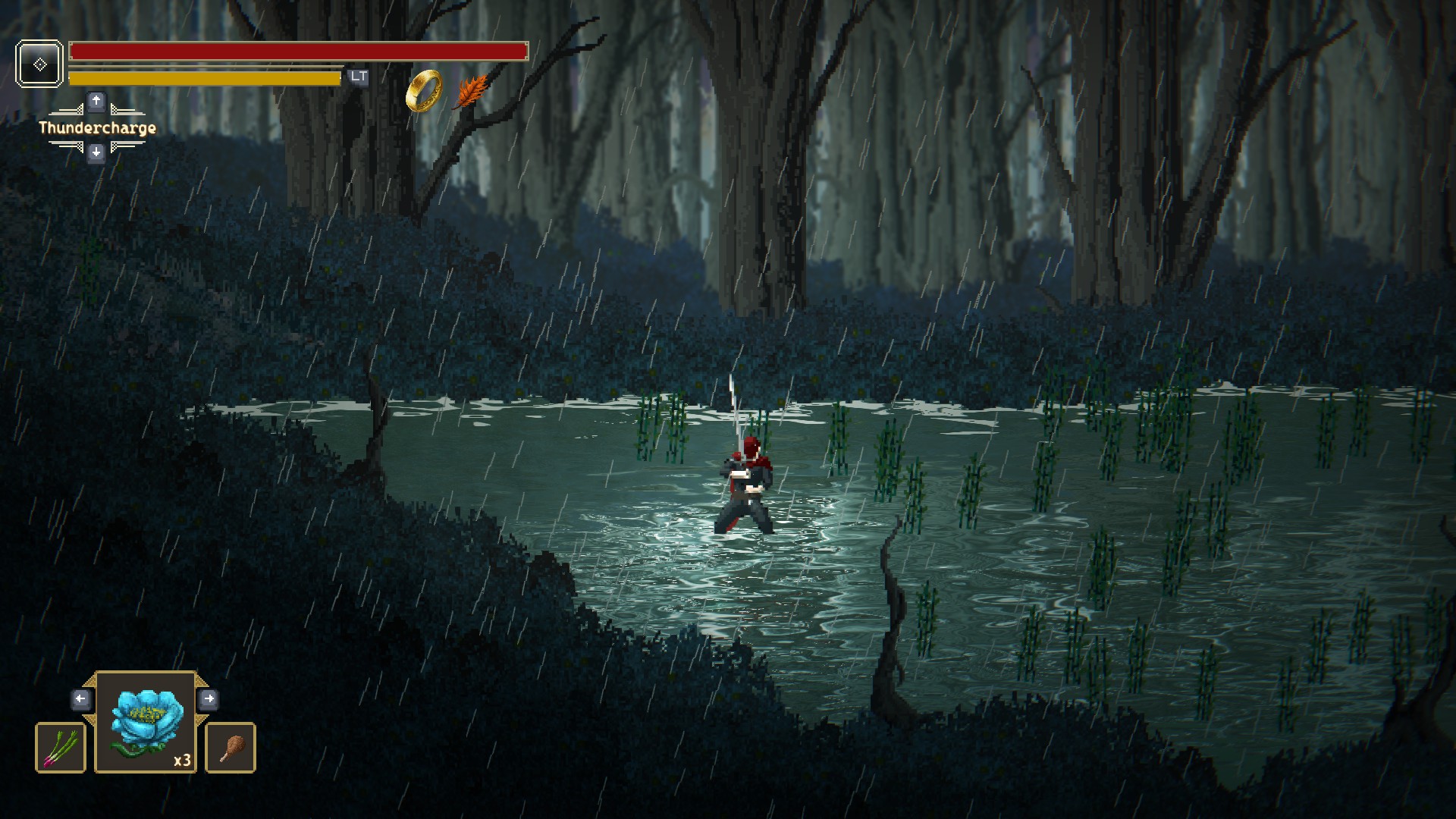The height and width of the screenshot is (819, 1456).
Task: Click the down arrow below Thundercharge
Action: [96, 153]
